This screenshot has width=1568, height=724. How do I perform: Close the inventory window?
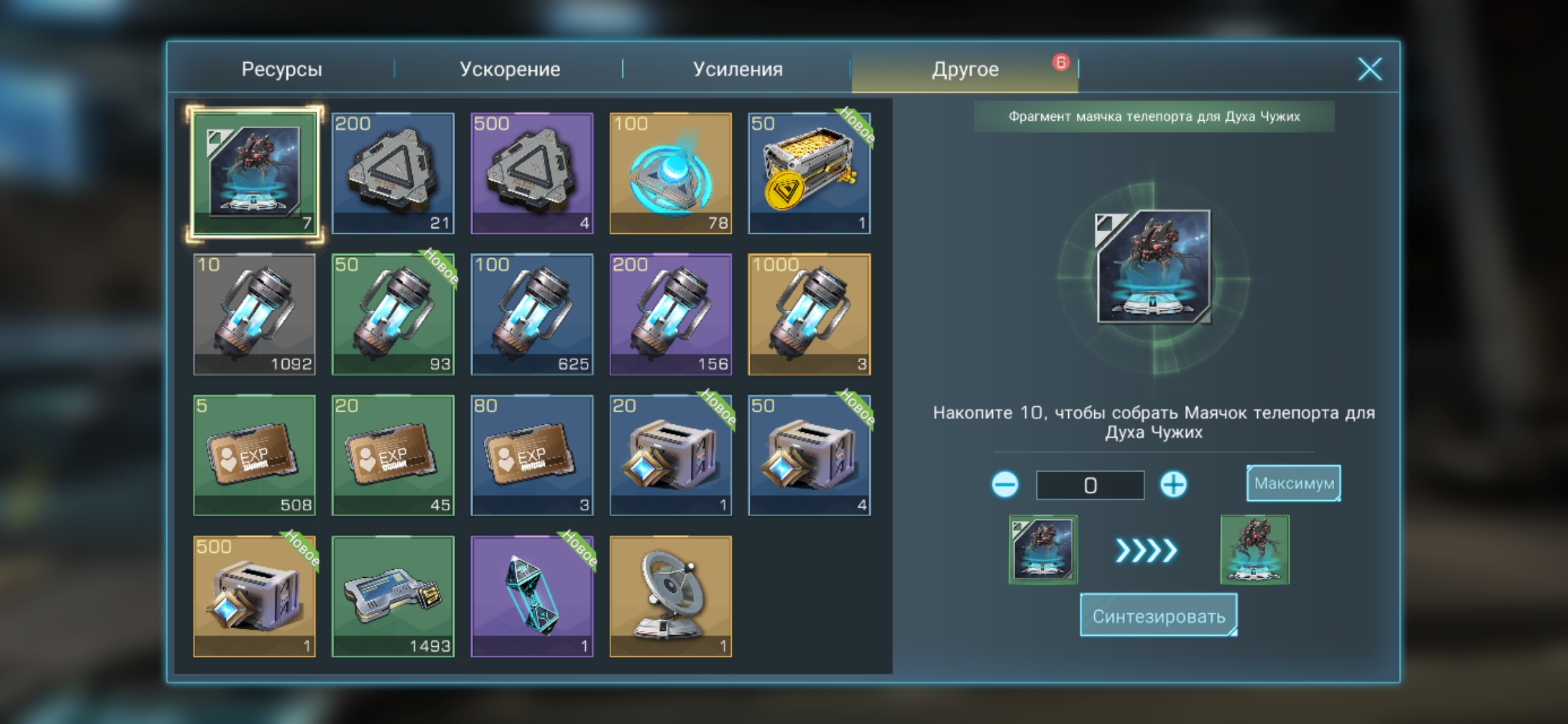pos(1370,69)
